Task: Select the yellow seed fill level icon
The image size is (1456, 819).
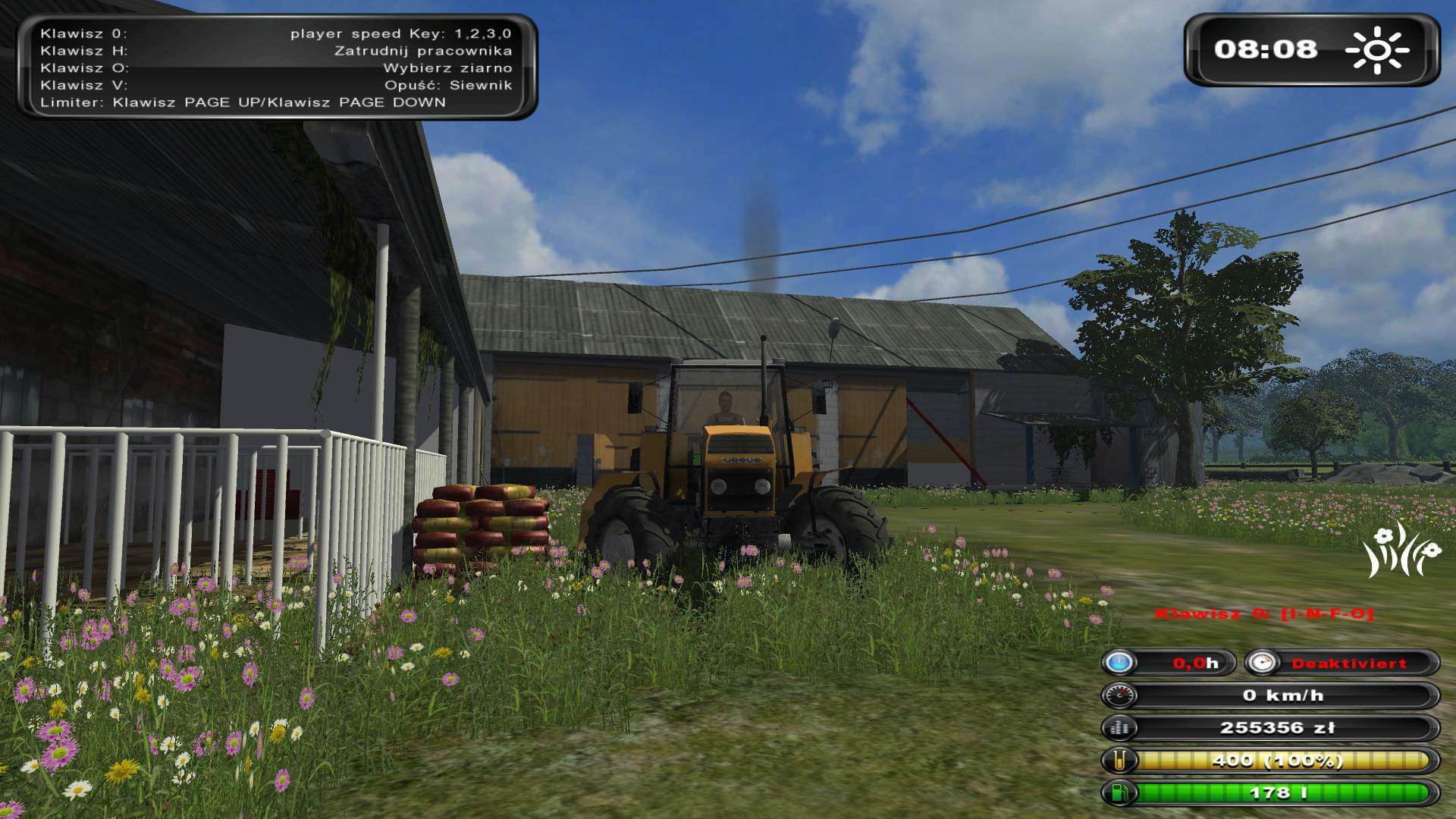Action: pyautogui.click(x=1119, y=760)
